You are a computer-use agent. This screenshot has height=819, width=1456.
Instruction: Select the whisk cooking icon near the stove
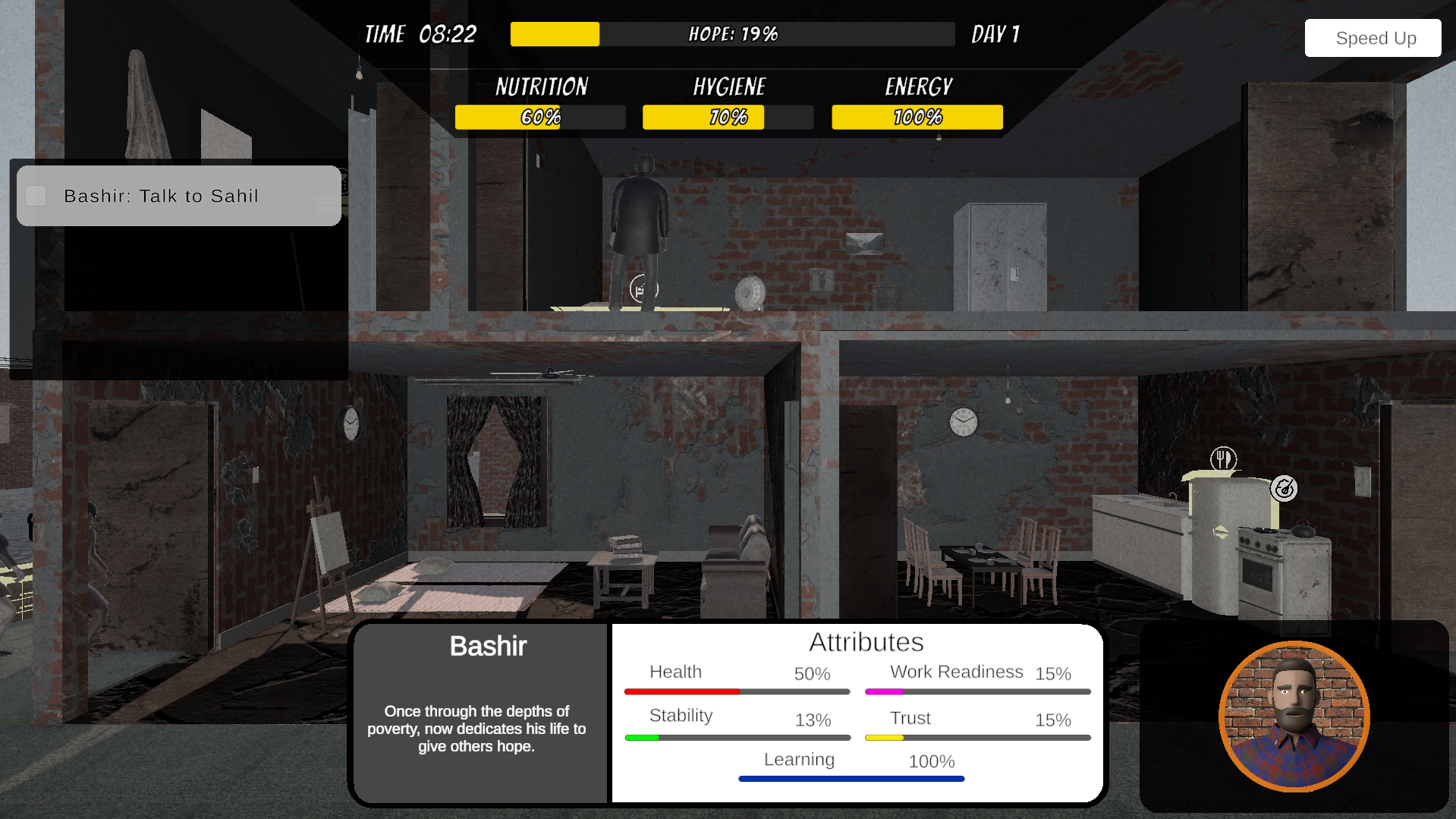click(1284, 488)
